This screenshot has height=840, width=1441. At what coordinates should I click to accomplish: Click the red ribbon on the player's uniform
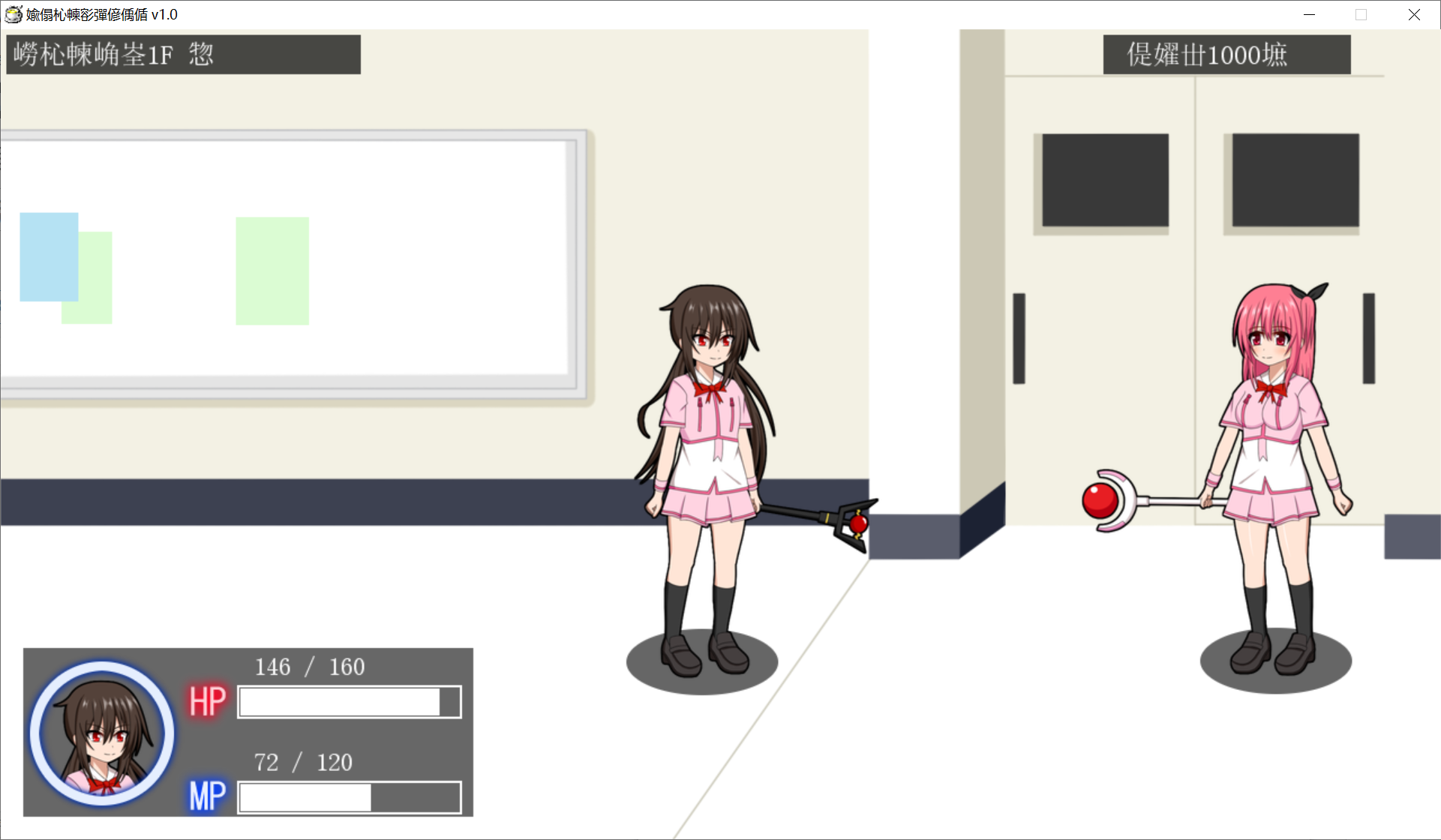point(711,388)
